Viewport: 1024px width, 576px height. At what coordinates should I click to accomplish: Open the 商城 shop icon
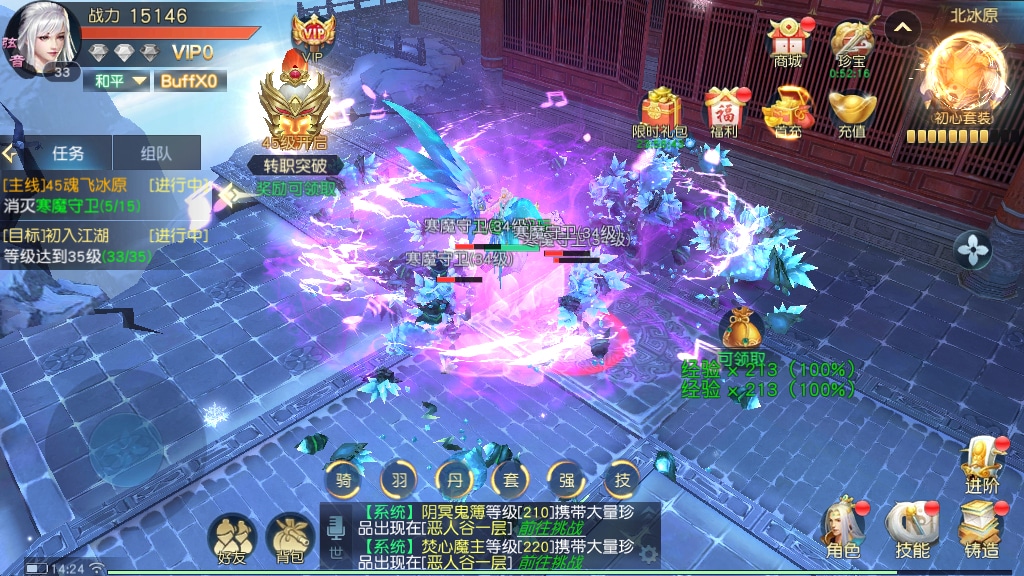pyautogui.click(x=787, y=43)
